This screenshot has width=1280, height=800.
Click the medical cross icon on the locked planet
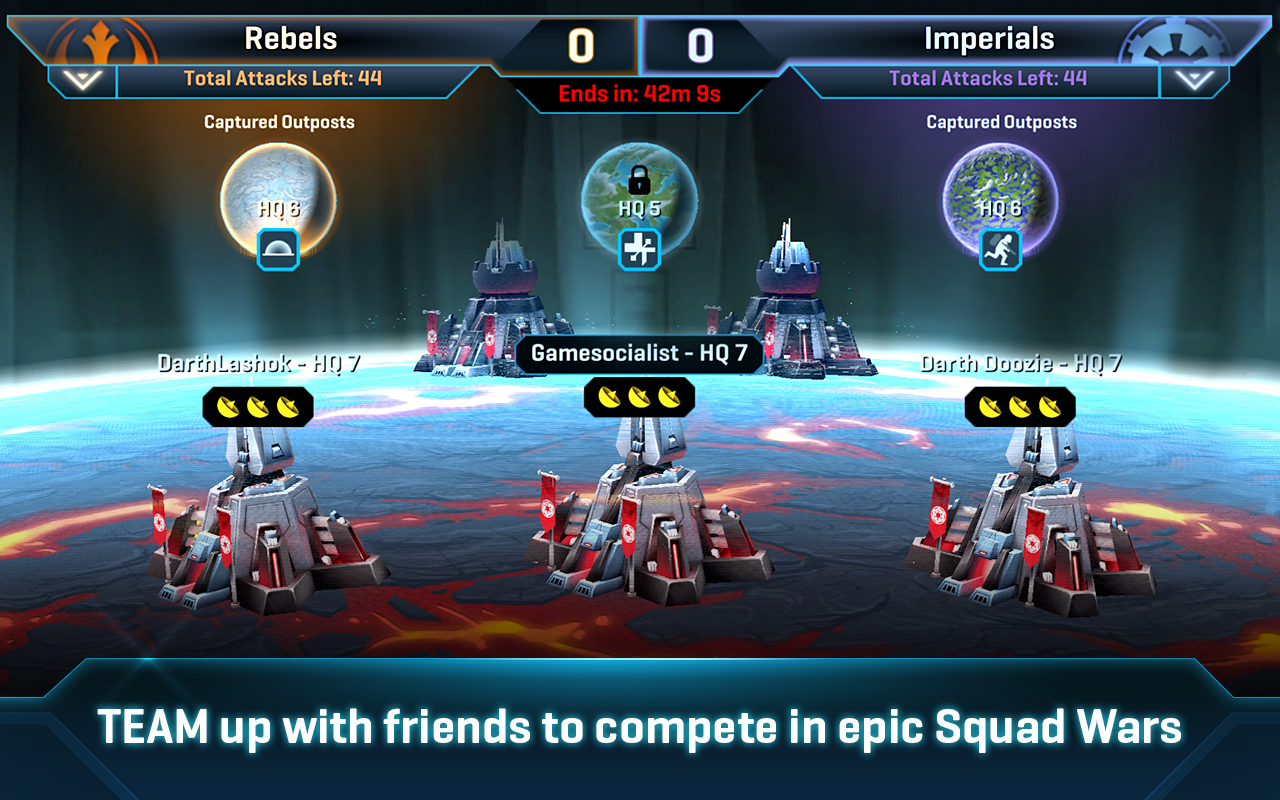(x=638, y=250)
